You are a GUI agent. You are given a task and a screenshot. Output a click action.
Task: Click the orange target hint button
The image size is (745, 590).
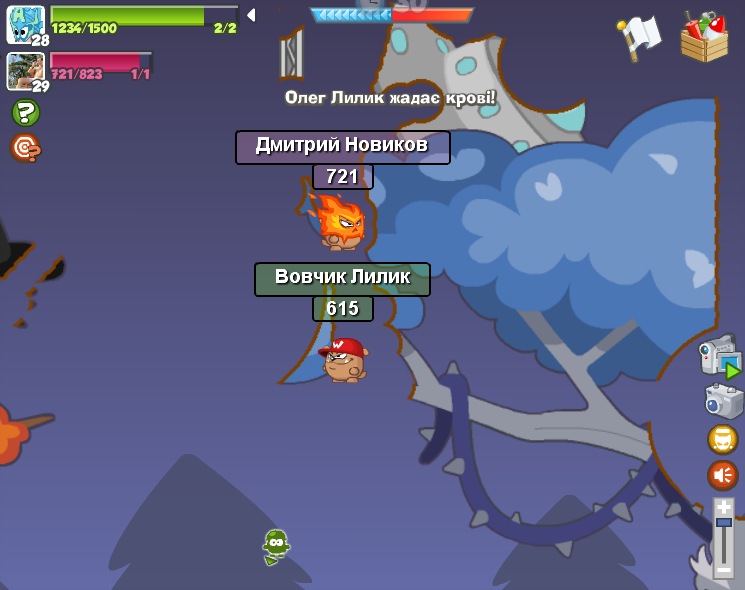26,148
